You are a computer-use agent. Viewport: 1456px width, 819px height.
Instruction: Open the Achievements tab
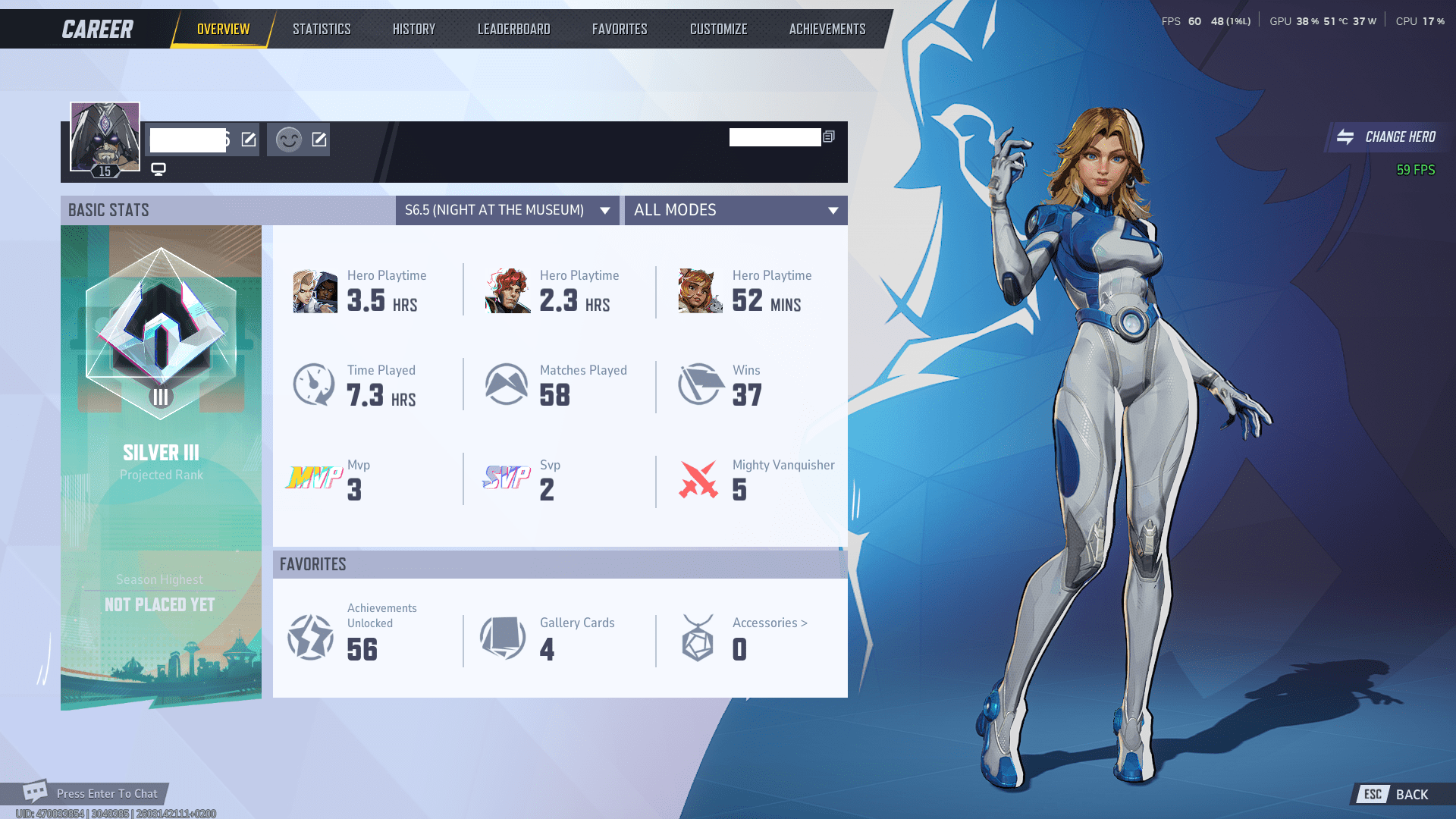[826, 28]
